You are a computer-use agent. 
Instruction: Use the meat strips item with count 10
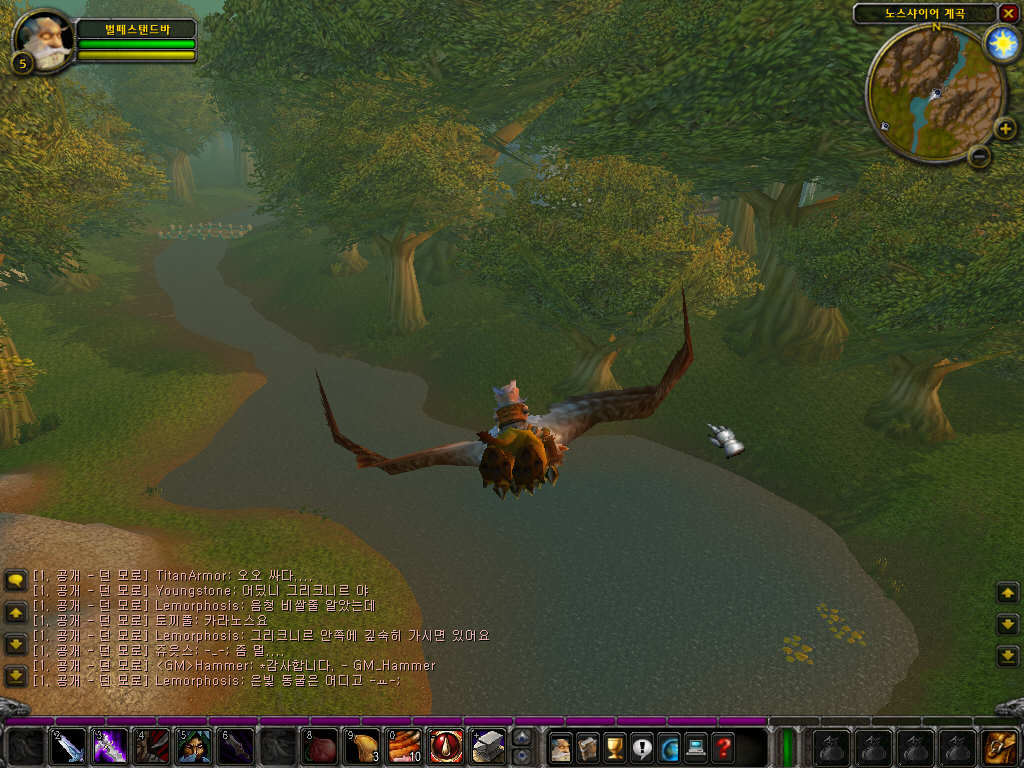tap(404, 747)
